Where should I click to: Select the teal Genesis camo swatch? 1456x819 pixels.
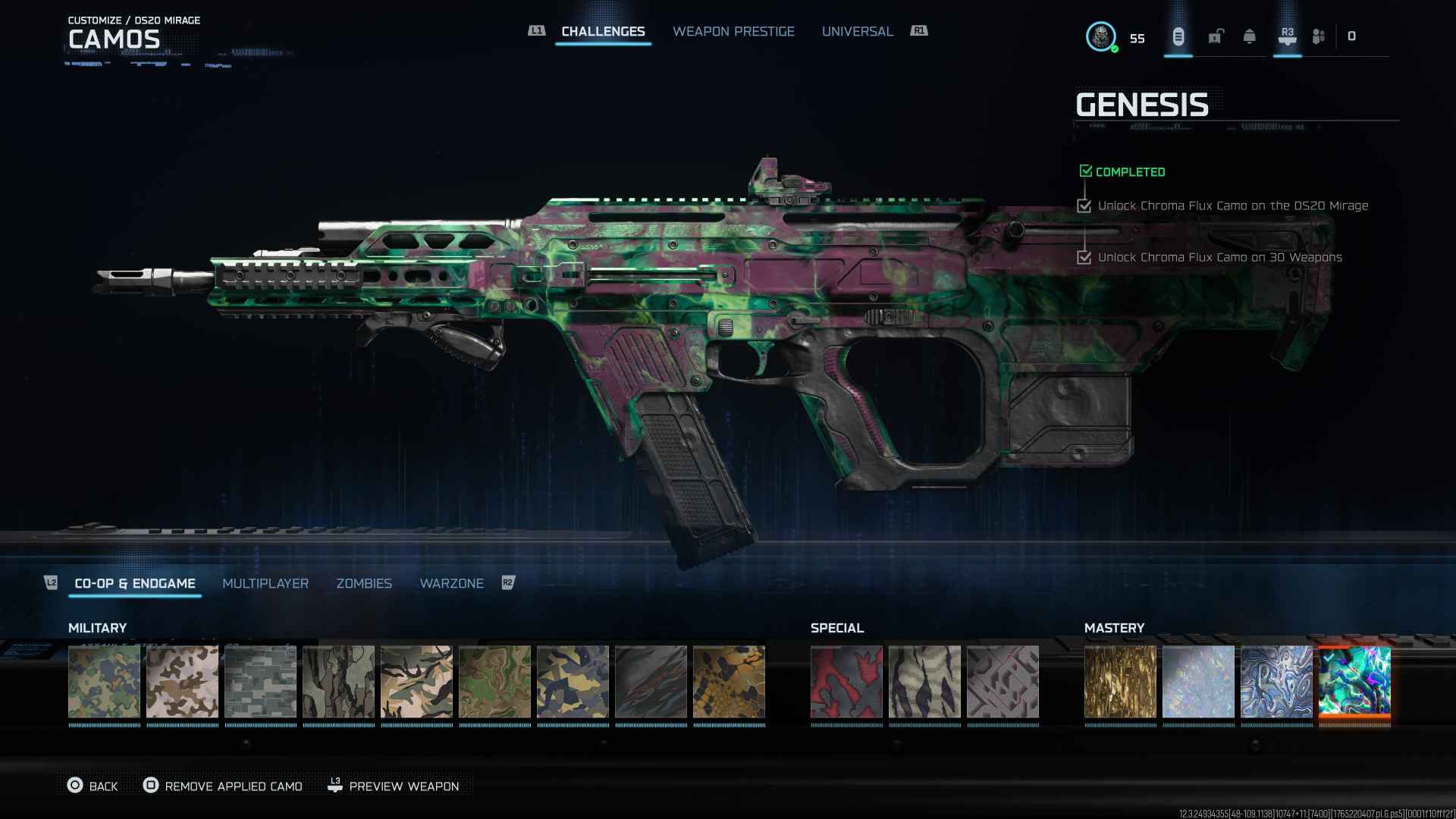pyautogui.click(x=1354, y=682)
